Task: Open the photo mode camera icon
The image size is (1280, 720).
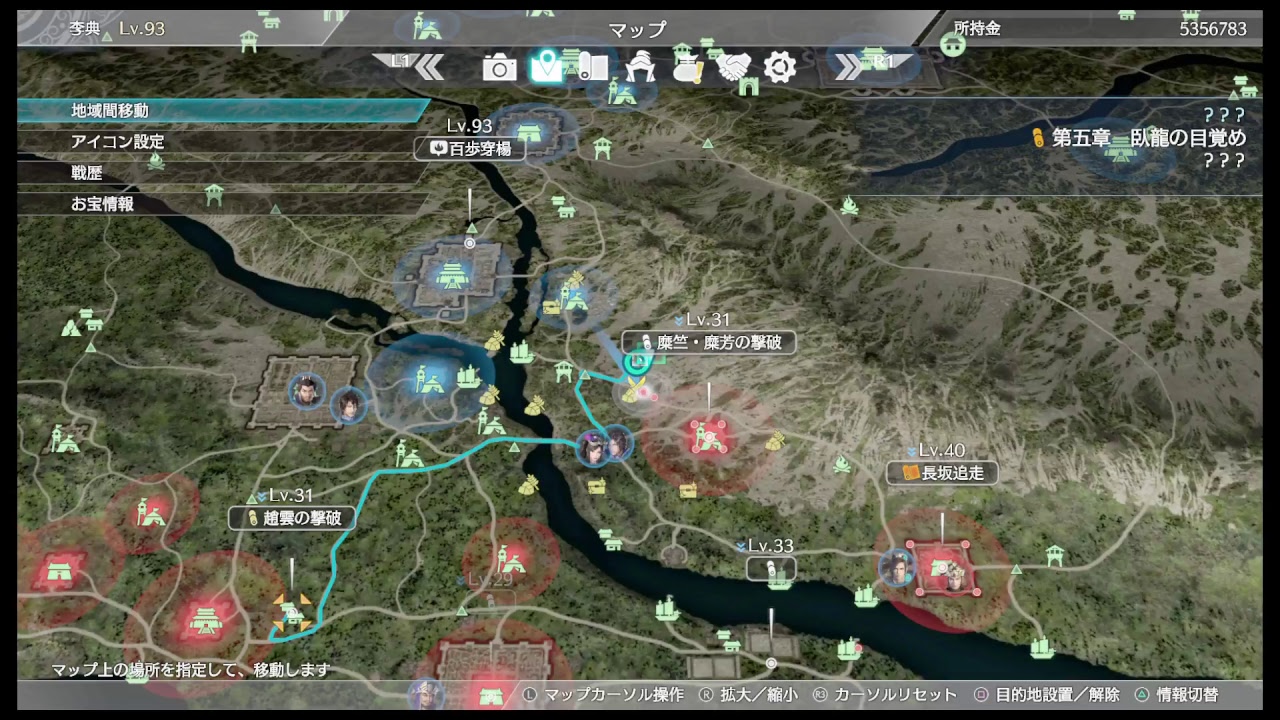Action: coord(498,68)
